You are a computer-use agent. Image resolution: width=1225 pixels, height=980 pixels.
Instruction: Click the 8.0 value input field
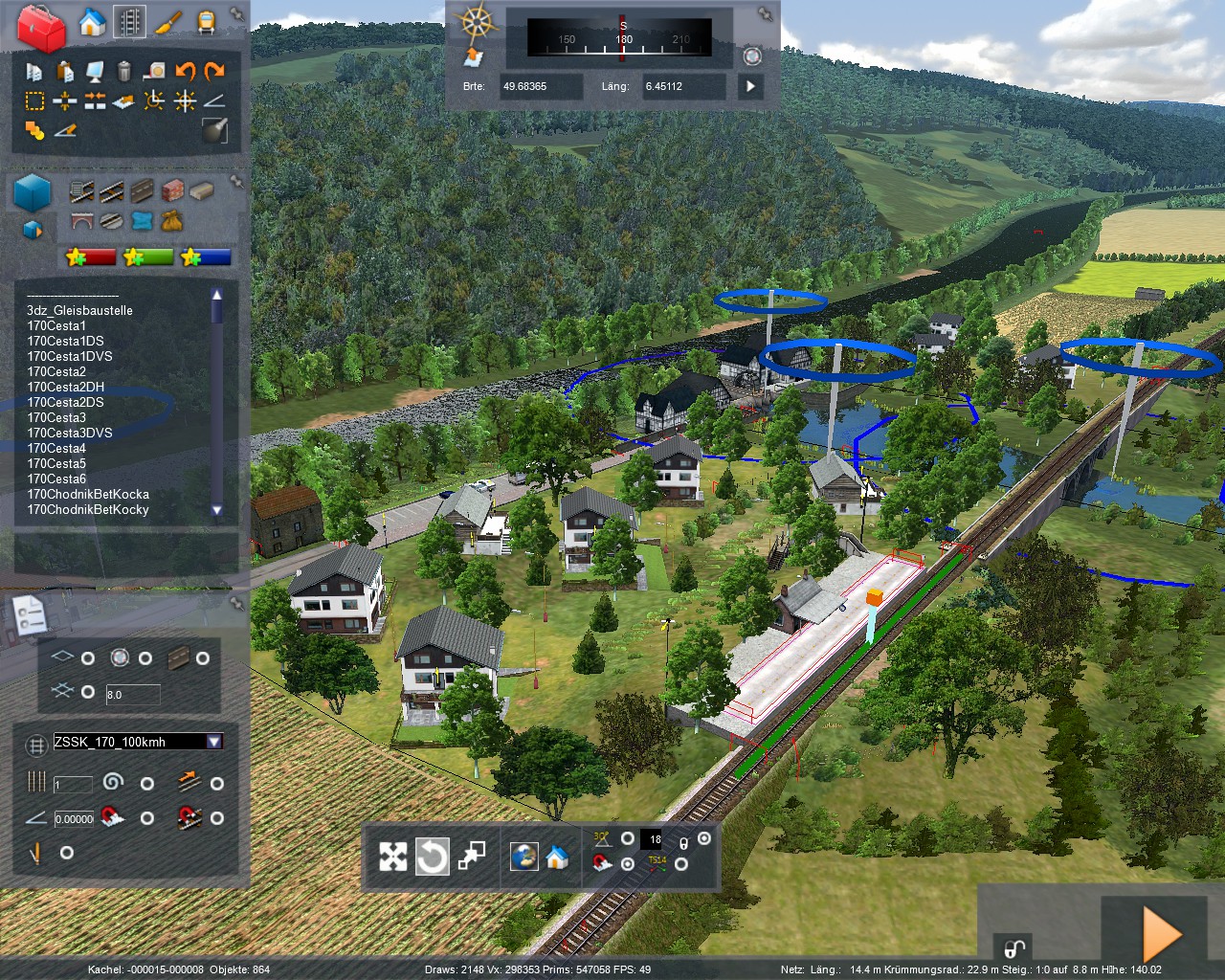coord(132,694)
